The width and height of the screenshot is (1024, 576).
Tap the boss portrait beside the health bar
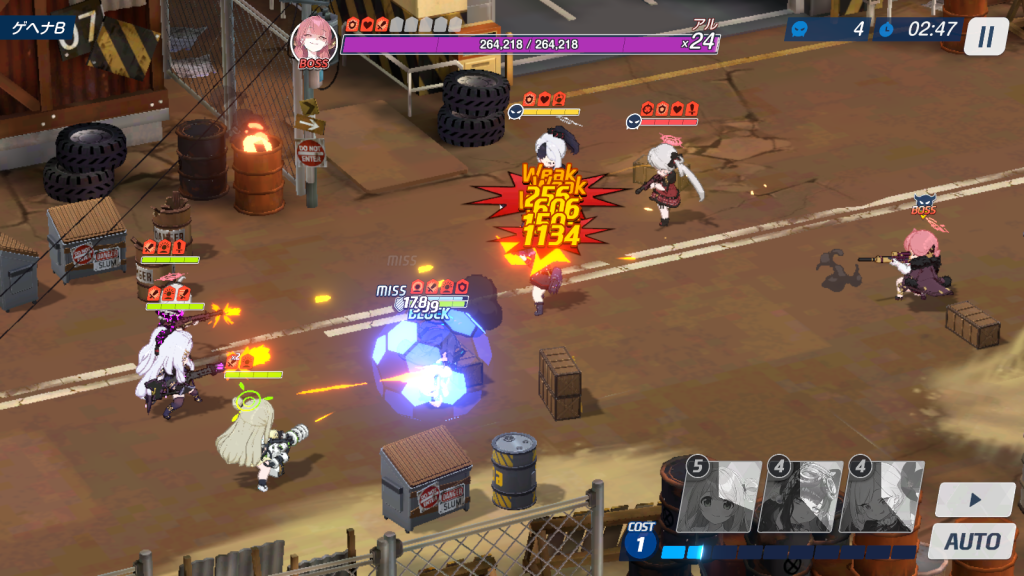[x=313, y=43]
